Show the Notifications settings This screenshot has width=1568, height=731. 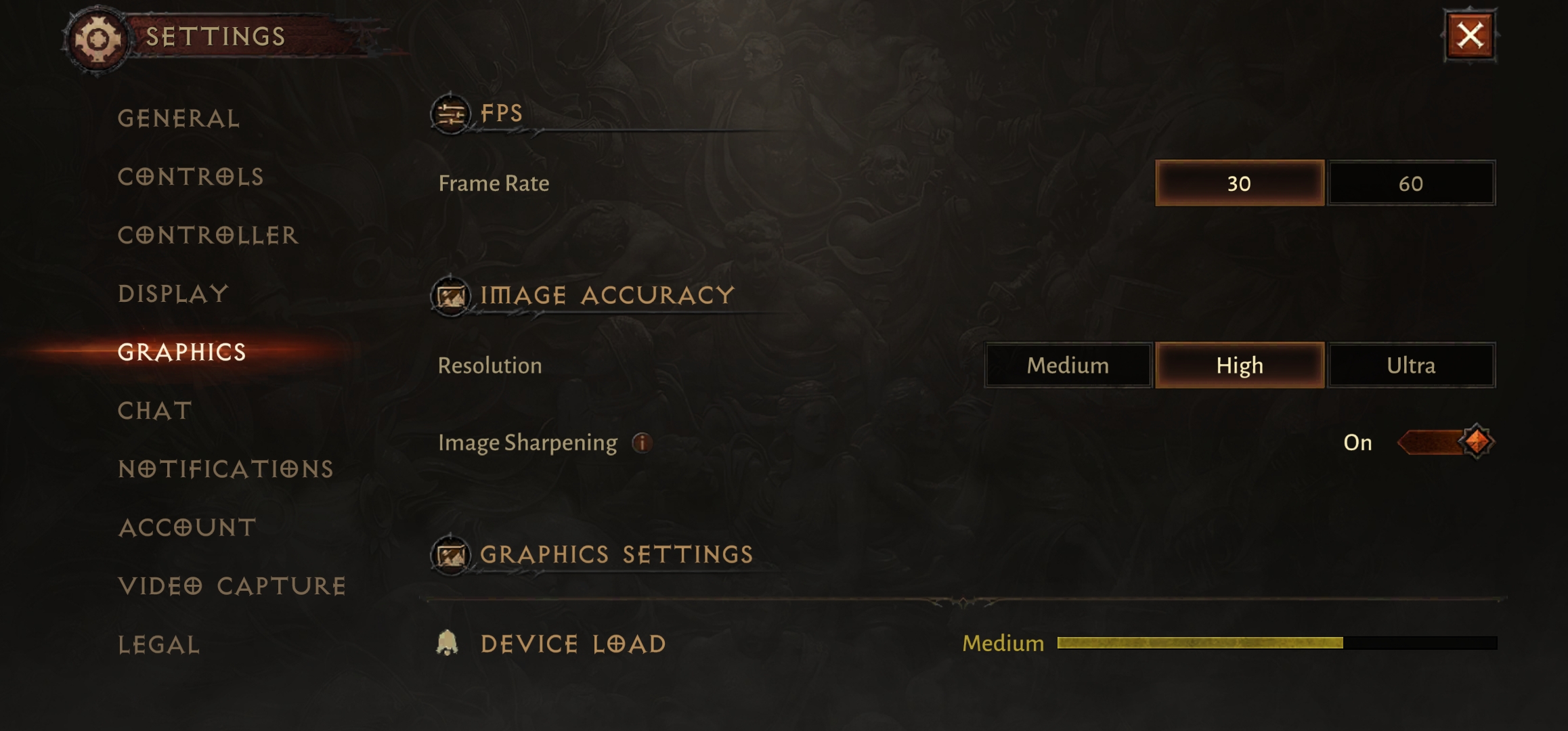coord(225,469)
